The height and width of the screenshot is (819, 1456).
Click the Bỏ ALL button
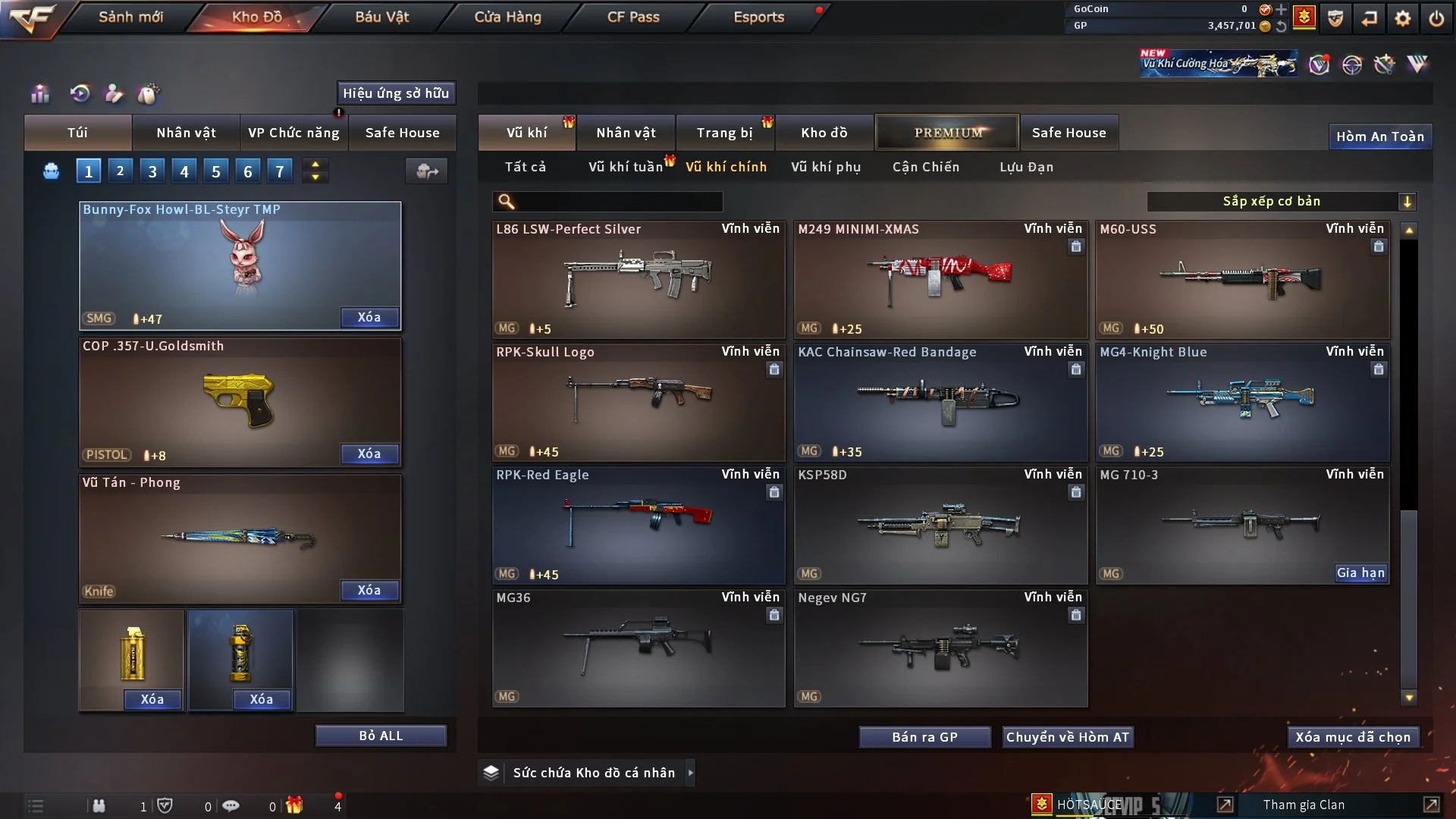click(x=381, y=736)
